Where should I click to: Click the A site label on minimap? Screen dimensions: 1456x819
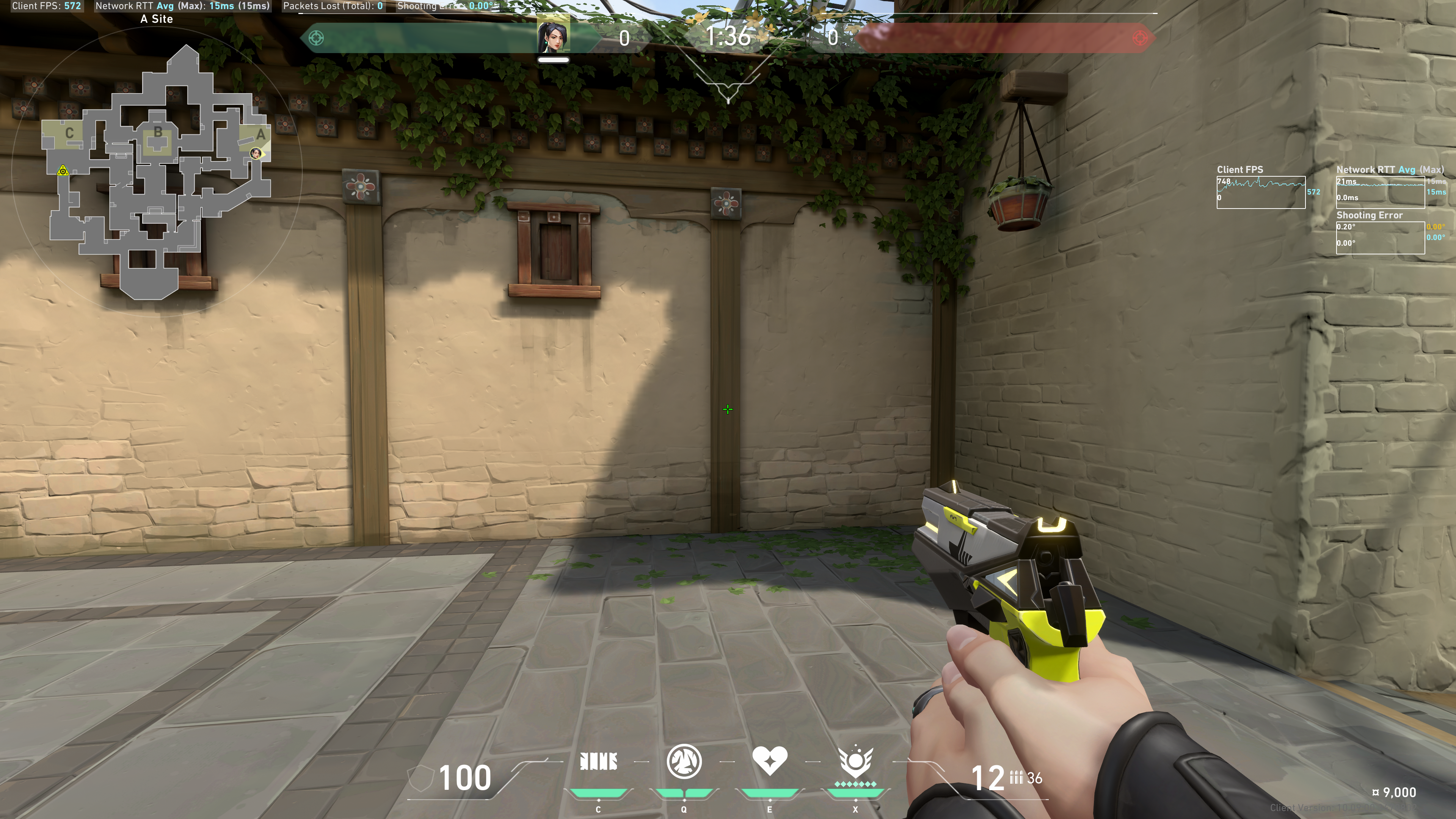pos(260,135)
